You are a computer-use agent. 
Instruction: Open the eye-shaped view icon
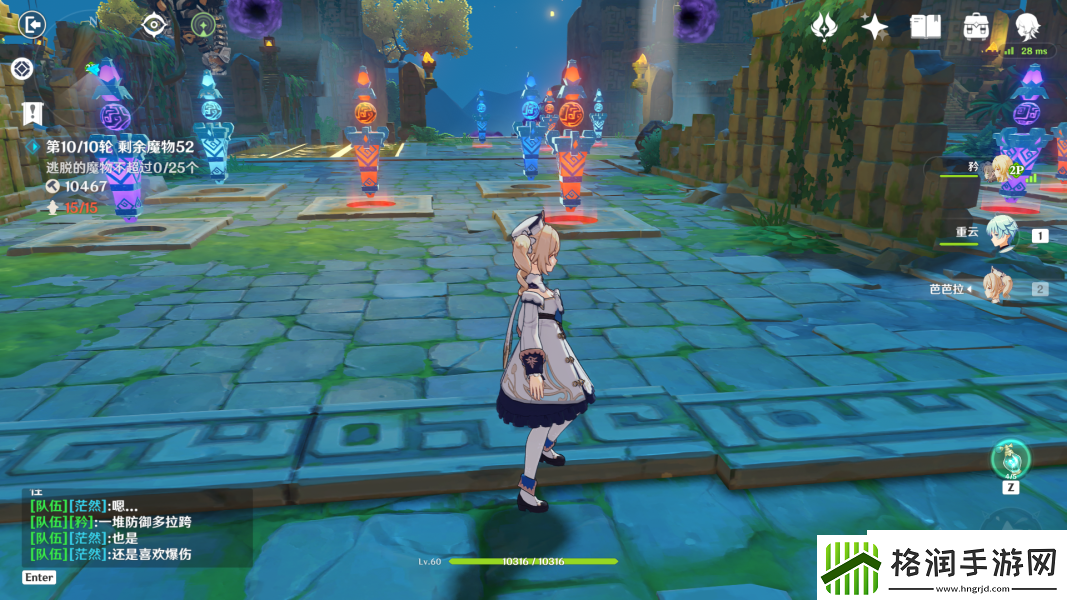pos(153,25)
